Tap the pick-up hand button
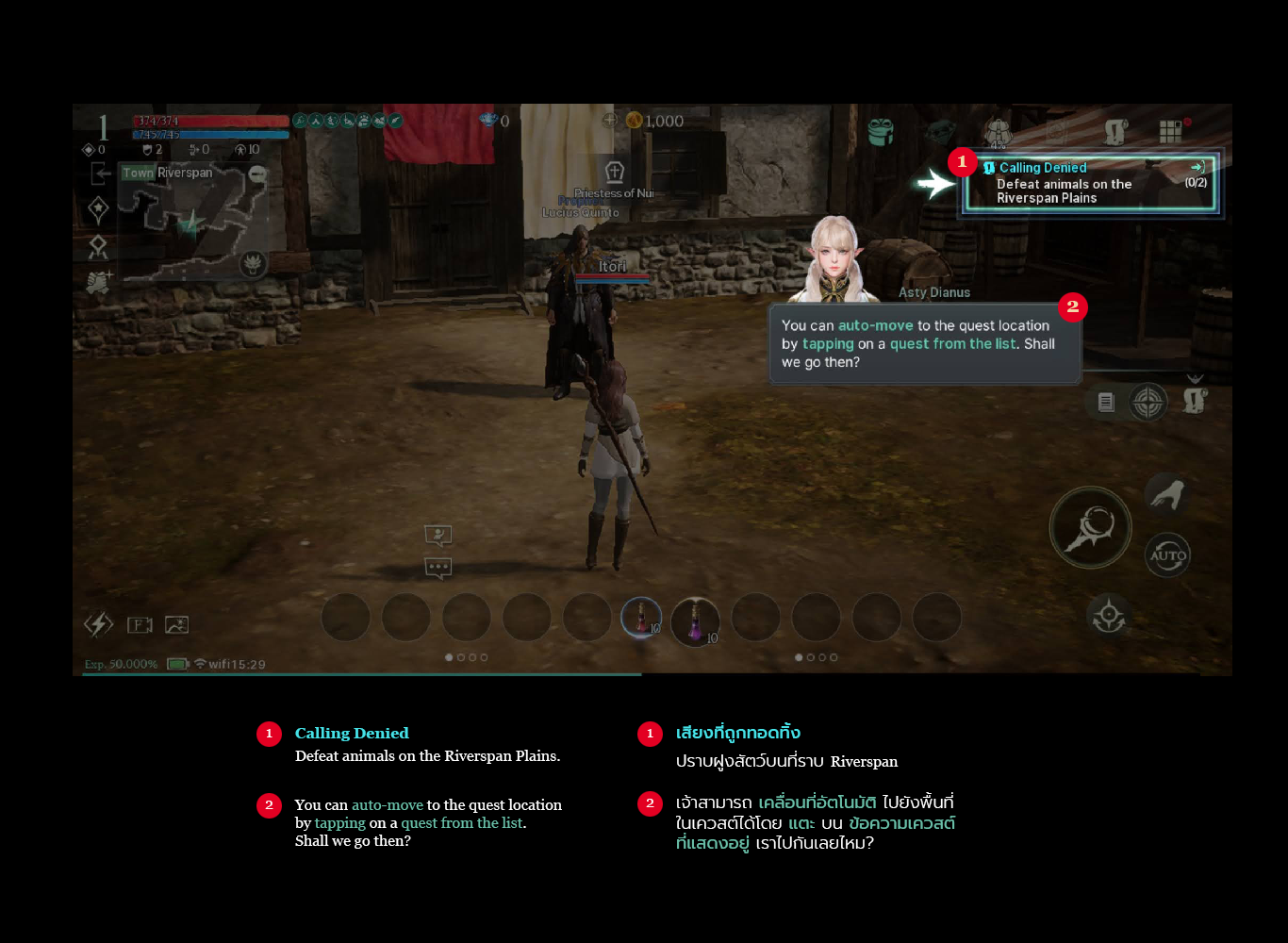The image size is (1288, 943). coord(1166,494)
